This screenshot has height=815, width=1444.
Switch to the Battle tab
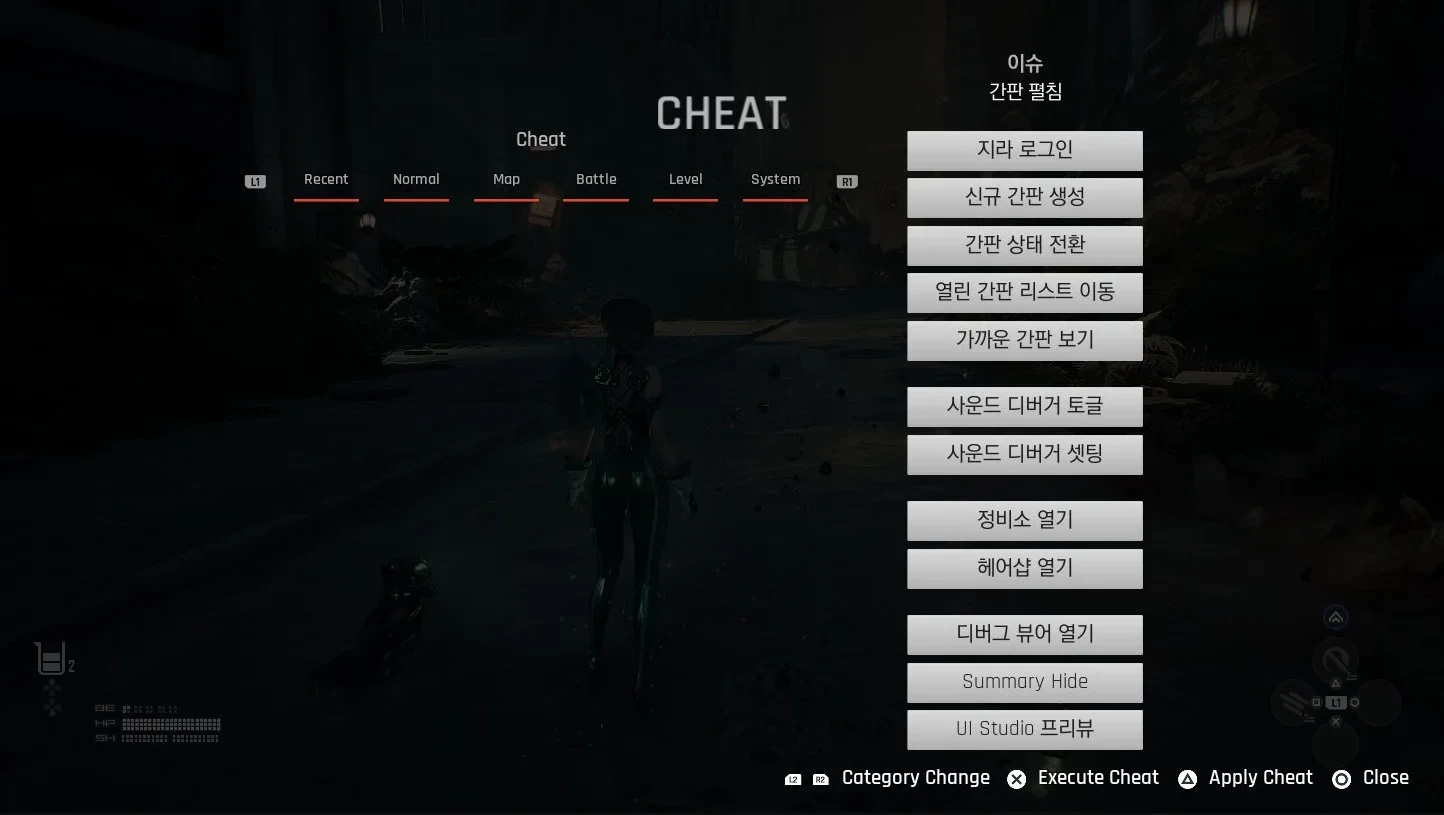point(596,180)
